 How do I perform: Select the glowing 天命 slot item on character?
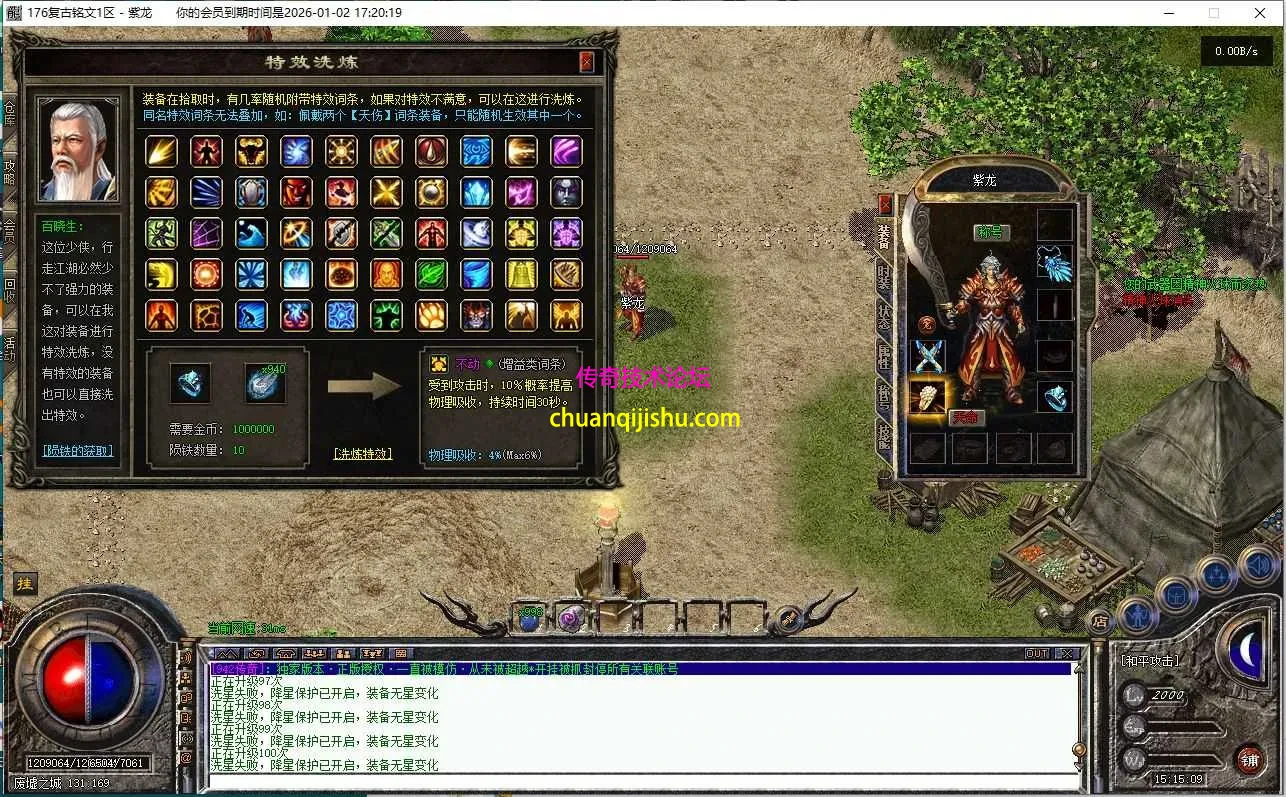pyautogui.click(x=928, y=396)
